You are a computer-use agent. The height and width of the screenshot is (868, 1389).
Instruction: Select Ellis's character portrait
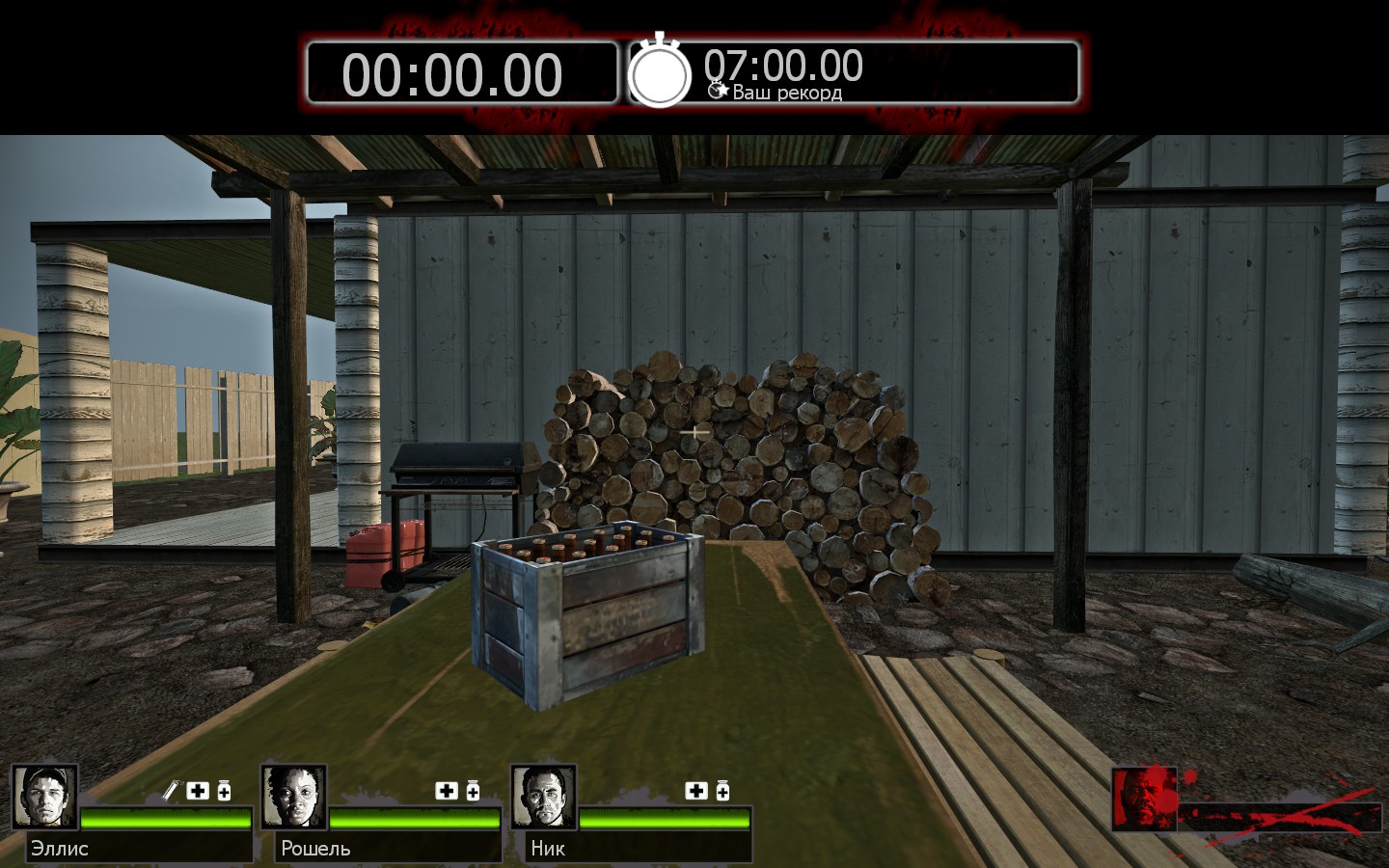point(44,798)
